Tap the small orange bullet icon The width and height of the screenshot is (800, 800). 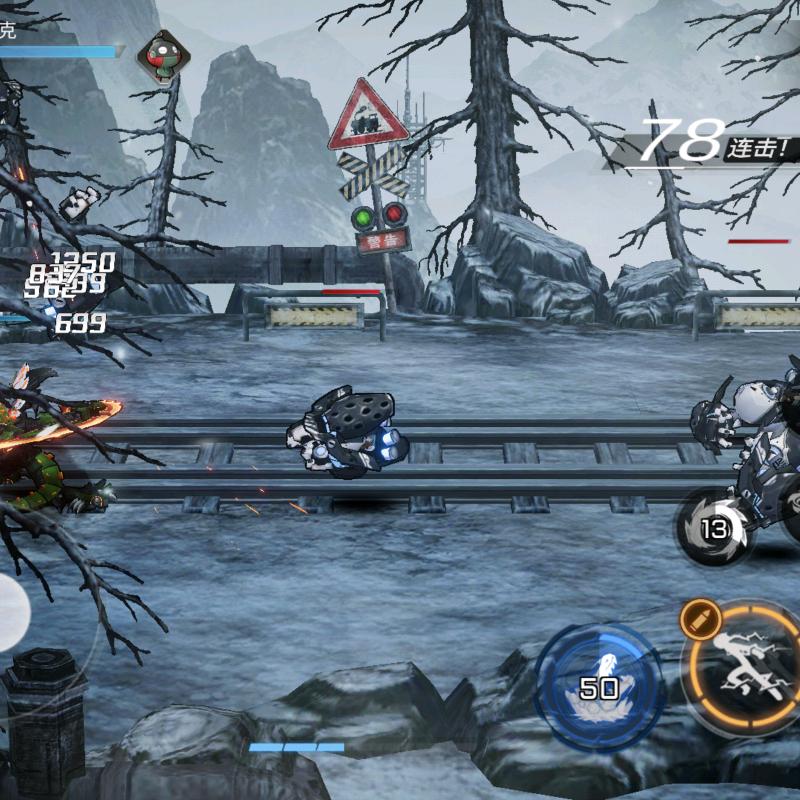(698, 619)
